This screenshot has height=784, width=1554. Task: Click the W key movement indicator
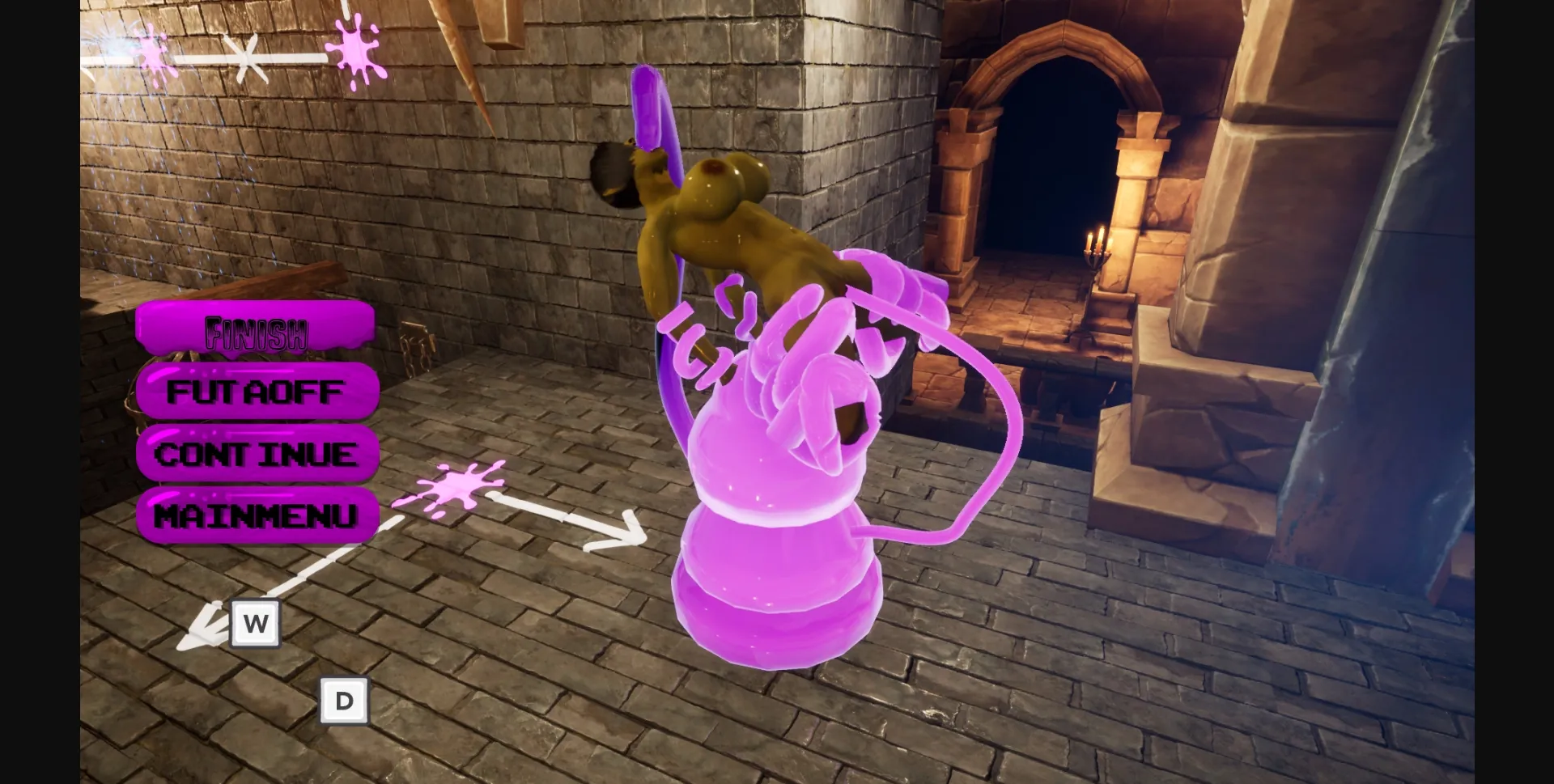pos(257,624)
